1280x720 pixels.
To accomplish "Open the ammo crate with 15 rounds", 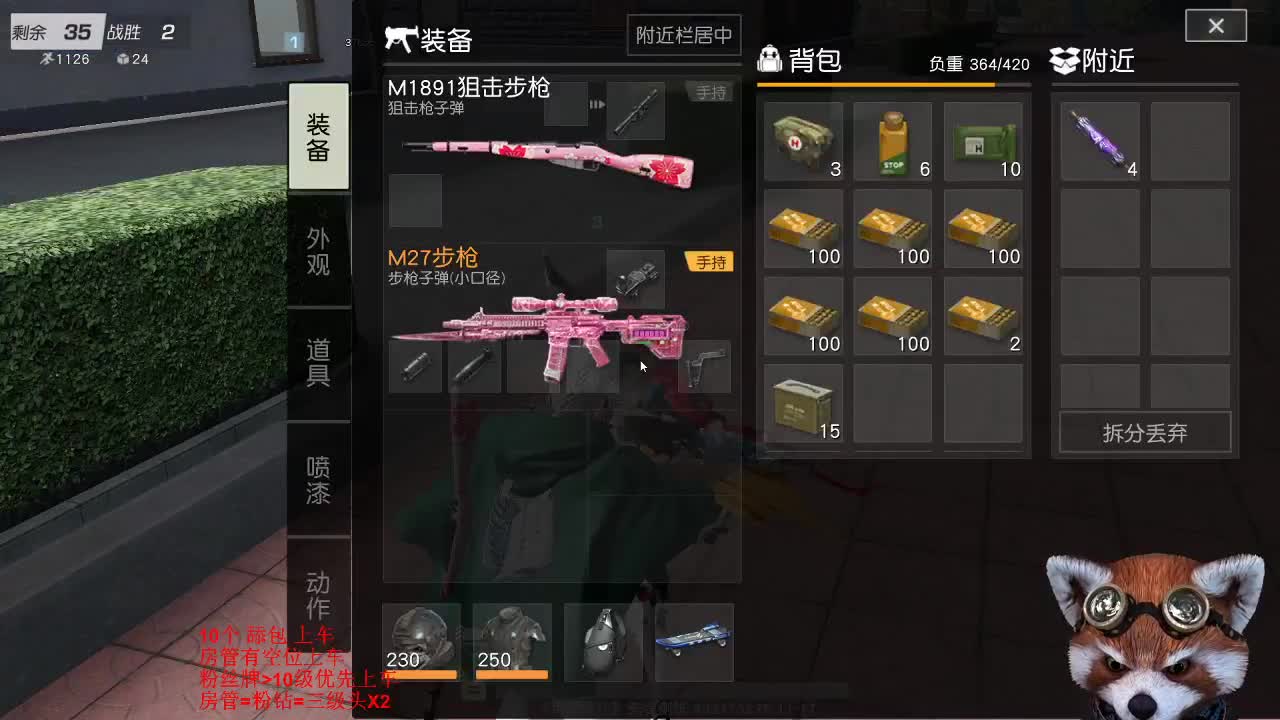I will [803, 403].
